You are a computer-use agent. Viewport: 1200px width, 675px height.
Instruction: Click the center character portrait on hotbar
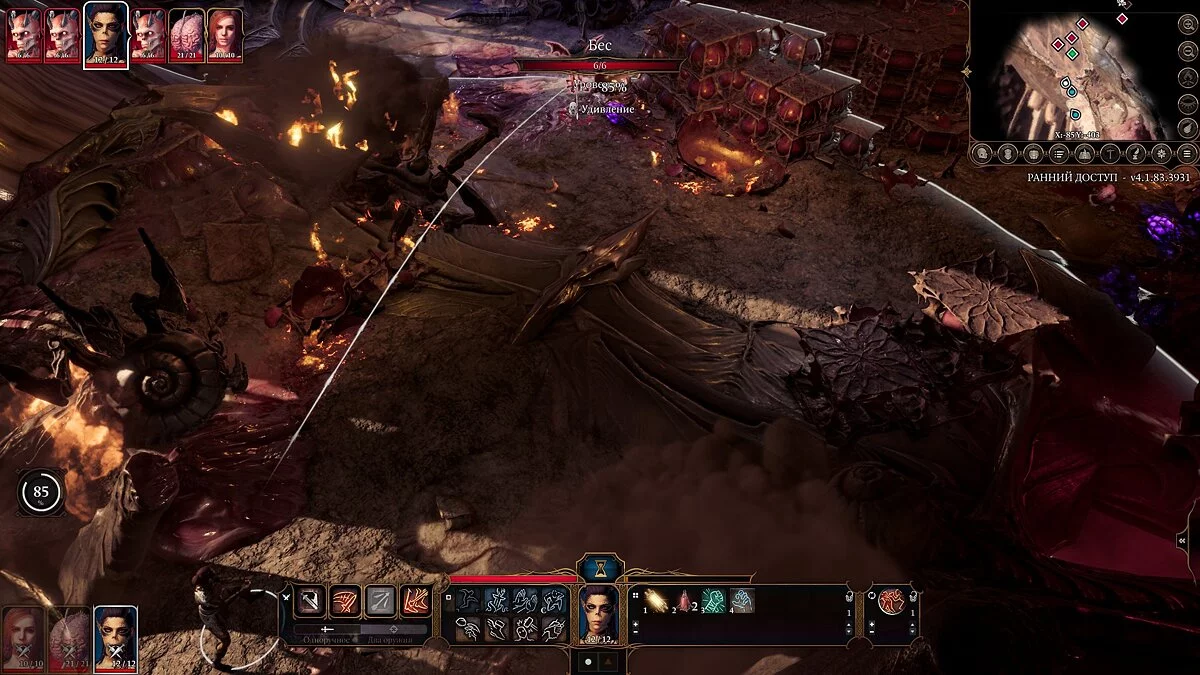click(x=599, y=613)
